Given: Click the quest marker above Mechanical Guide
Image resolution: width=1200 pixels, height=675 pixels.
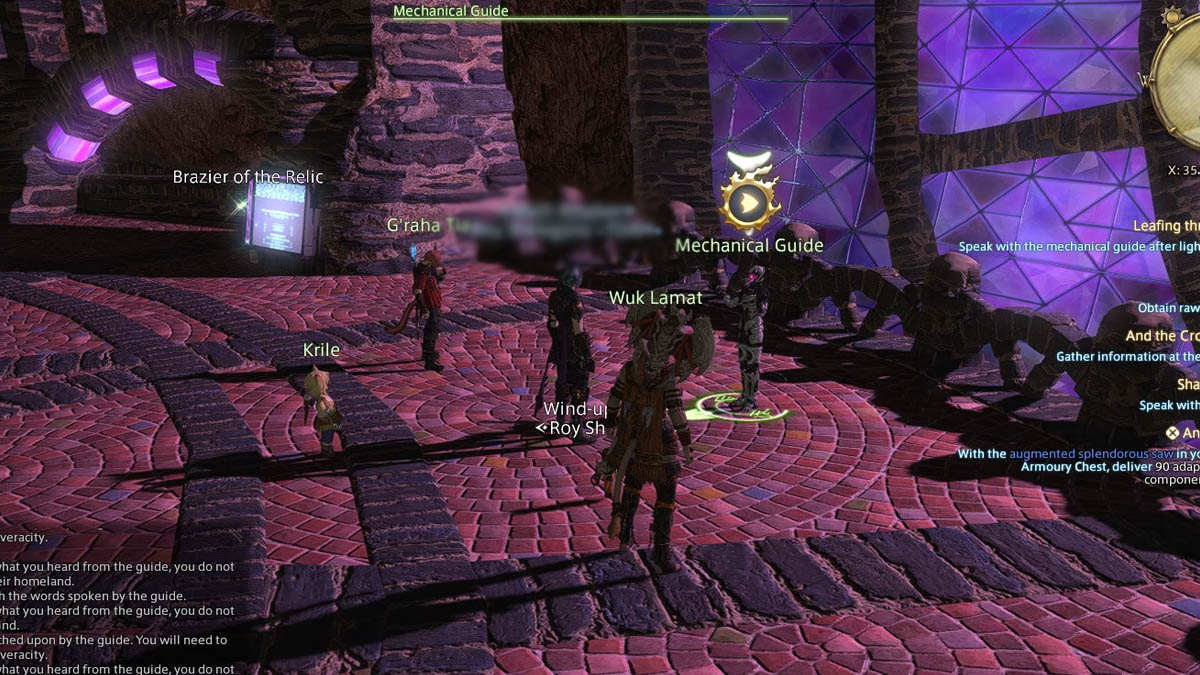Looking at the screenshot, I should click(748, 203).
